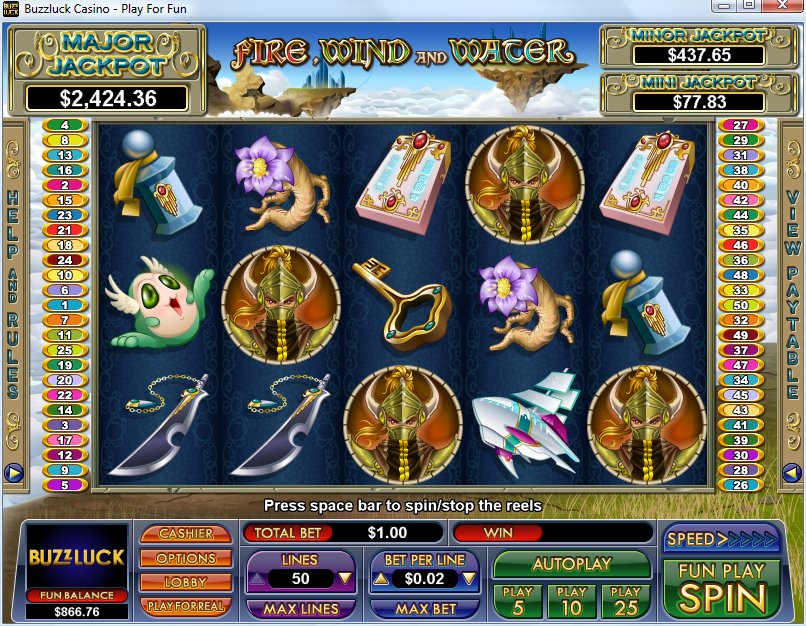The image size is (806, 626).
Task: Open the Cashier
Action: (x=186, y=534)
